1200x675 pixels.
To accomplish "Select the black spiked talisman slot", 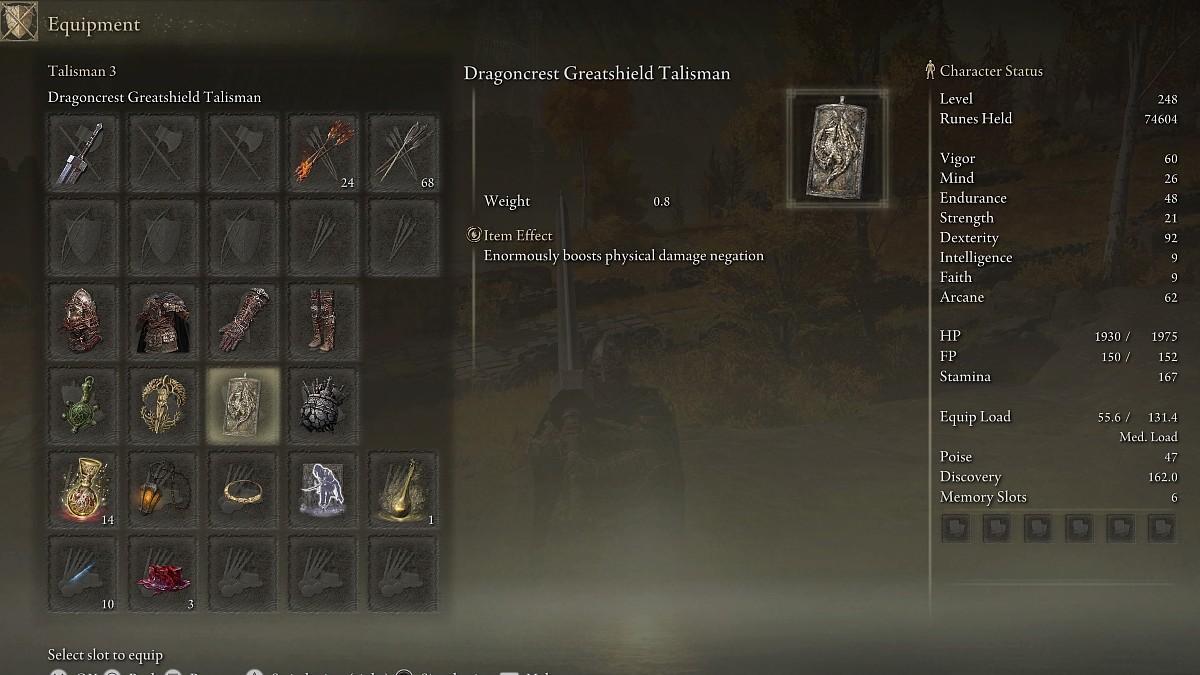I will 323,405.
